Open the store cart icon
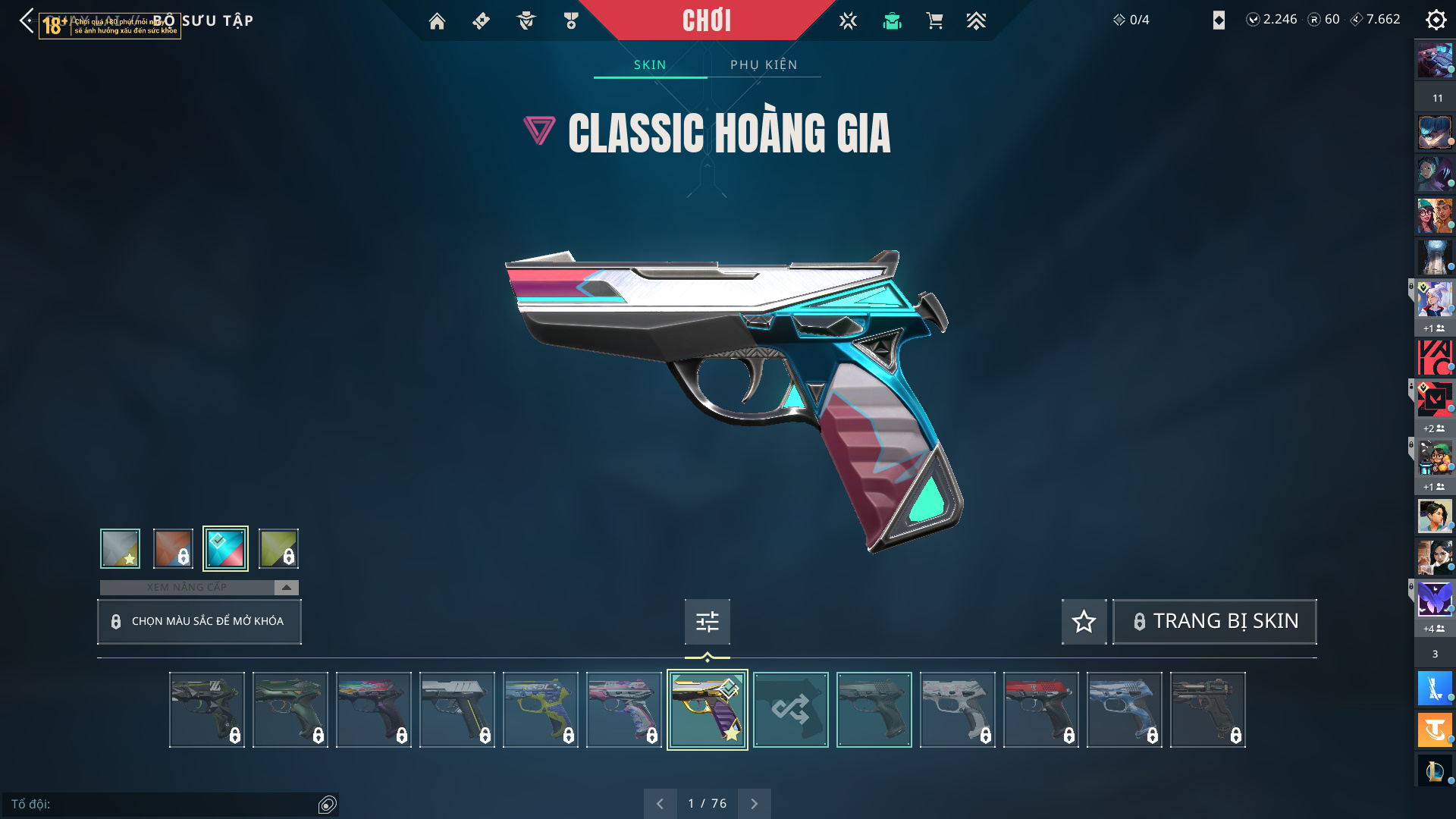 click(x=934, y=21)
